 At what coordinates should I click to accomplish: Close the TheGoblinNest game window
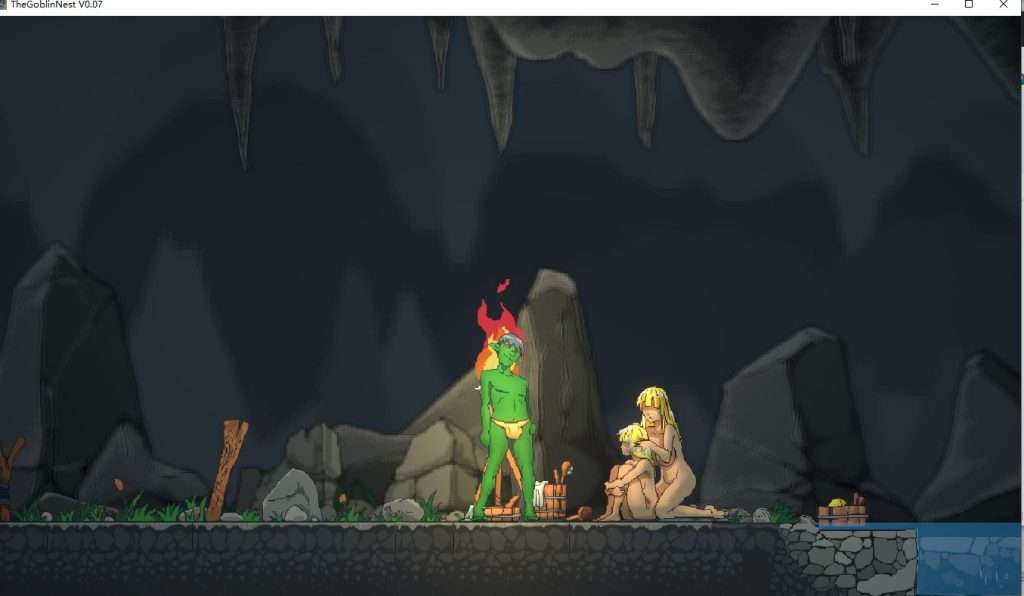point(1003,5)
